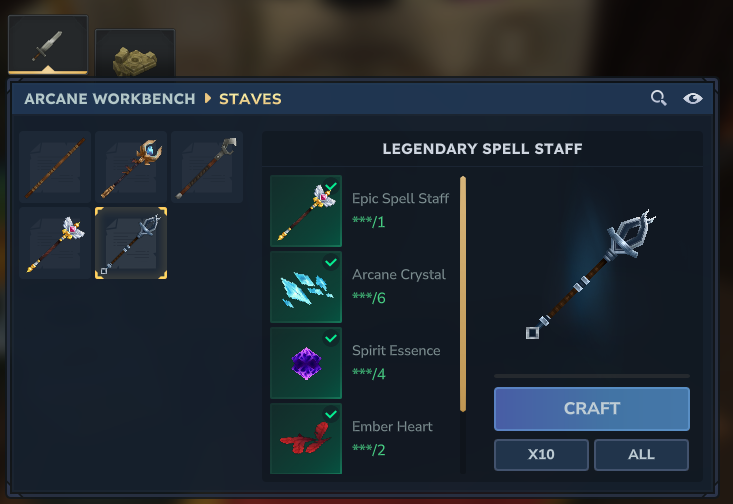
Task: Select the plain wooden staff recipe
Action: (x=55, y=167)
